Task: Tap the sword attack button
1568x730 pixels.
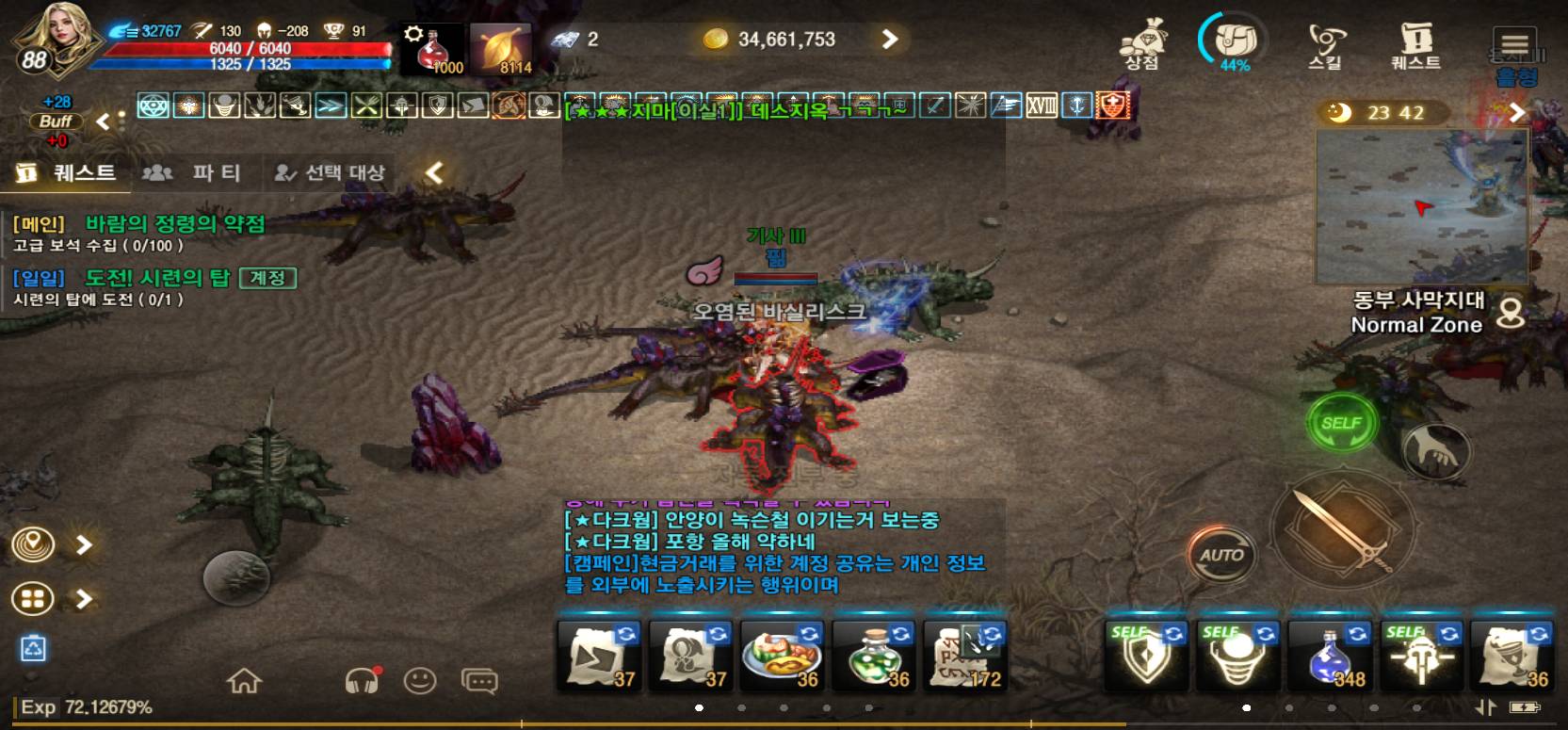Action: click(1342, 530)
